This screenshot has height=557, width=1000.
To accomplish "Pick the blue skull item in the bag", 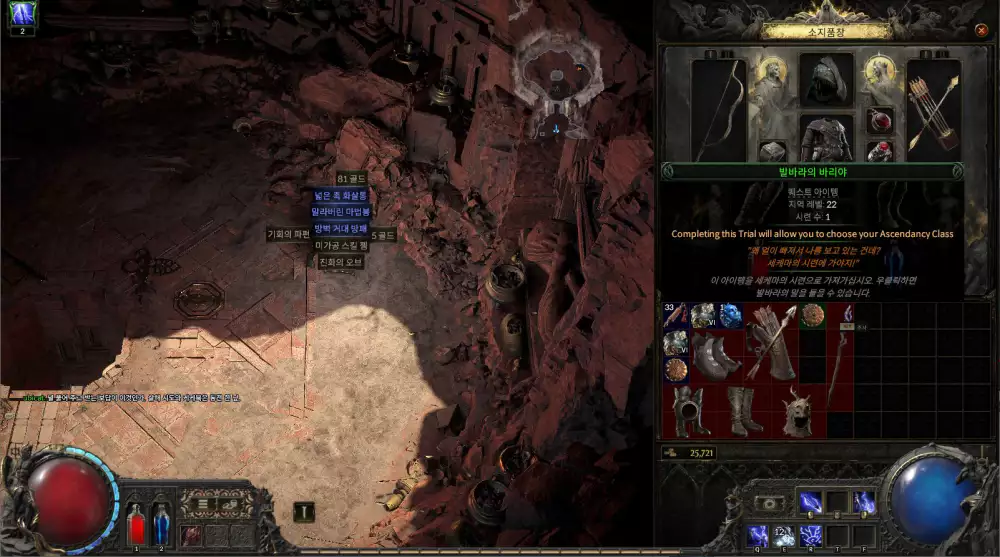I will coord(730,316).
